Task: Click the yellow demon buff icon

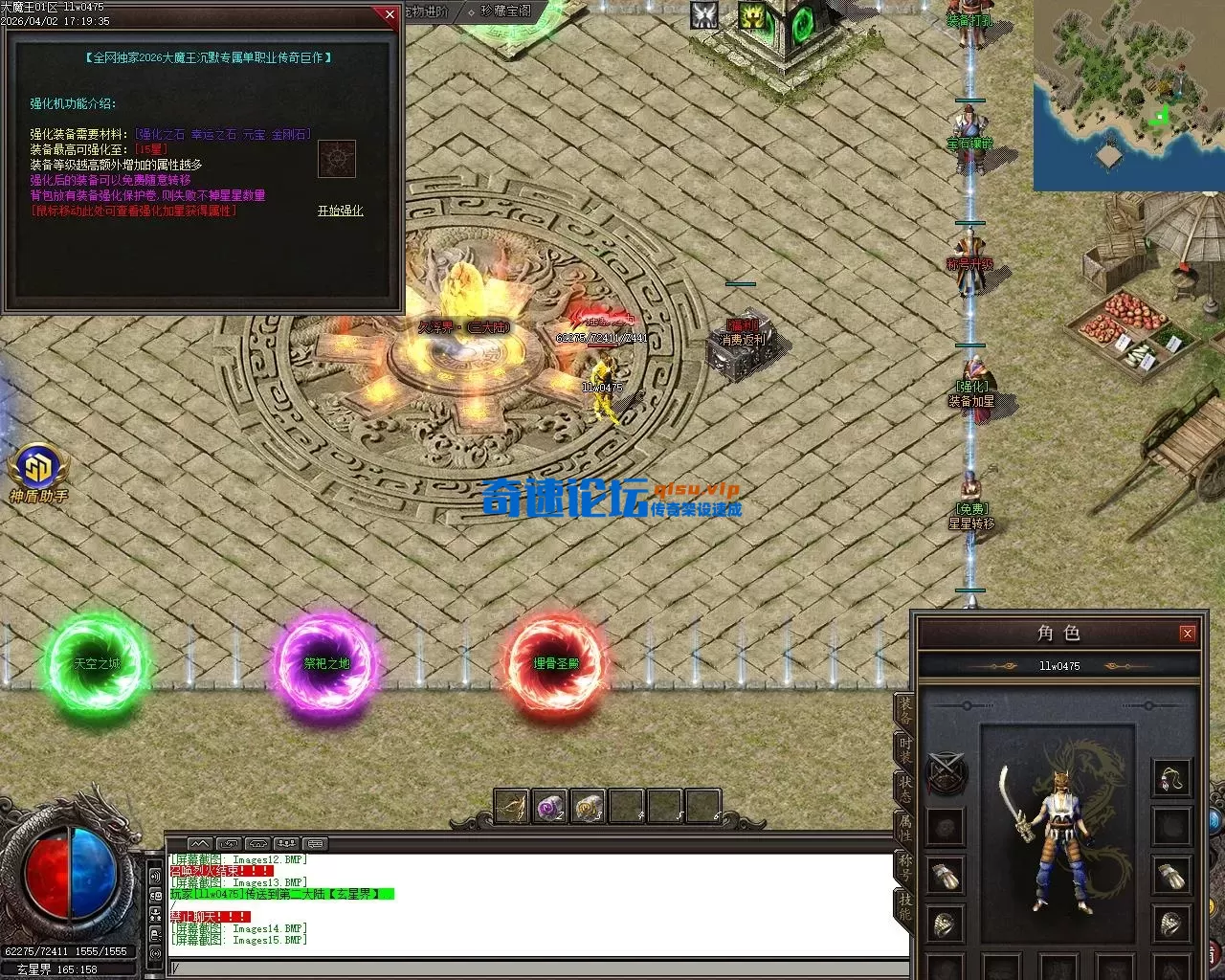Action: click(752, 14)
